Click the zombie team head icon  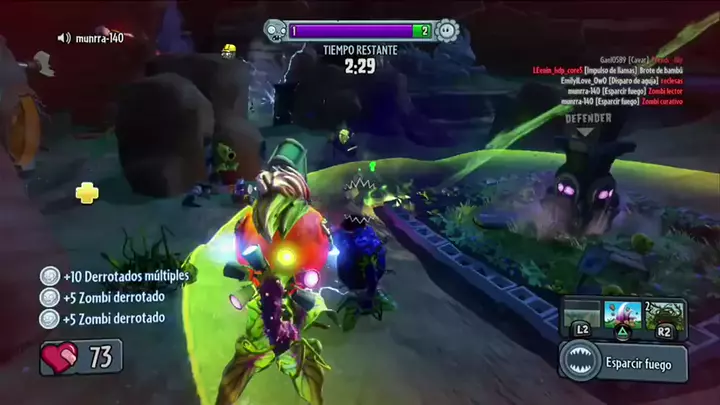coord(276,31)
